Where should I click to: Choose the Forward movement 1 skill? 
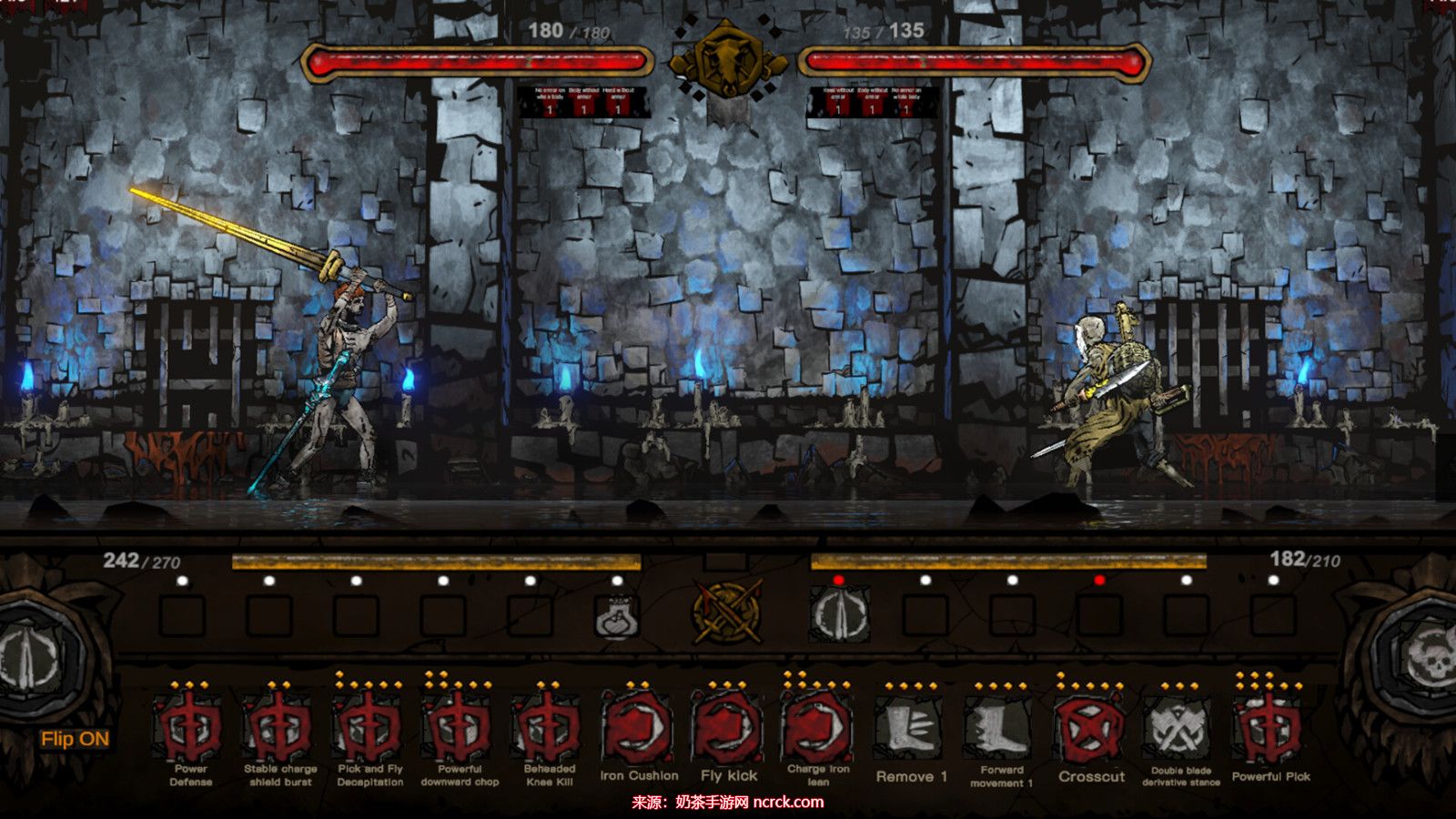[1001, 728]
